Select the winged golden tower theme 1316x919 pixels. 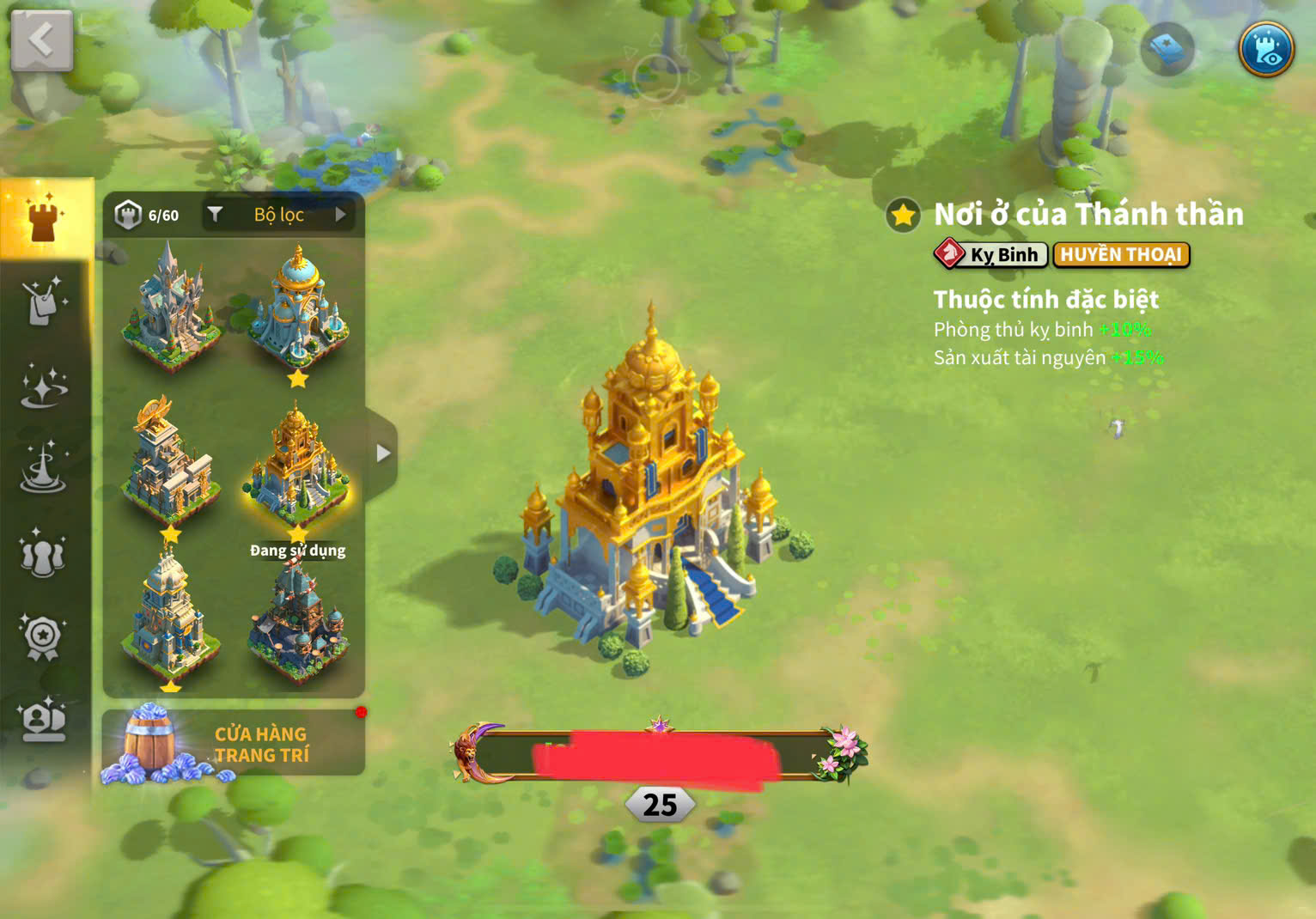[169, 464]
